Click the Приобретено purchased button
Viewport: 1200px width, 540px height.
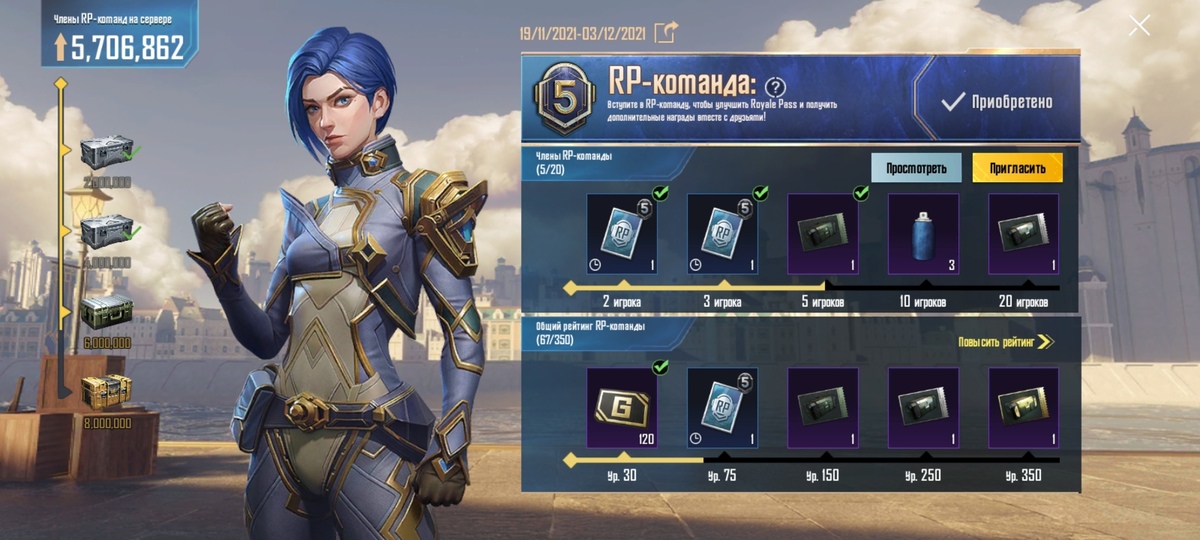(997, 102)
